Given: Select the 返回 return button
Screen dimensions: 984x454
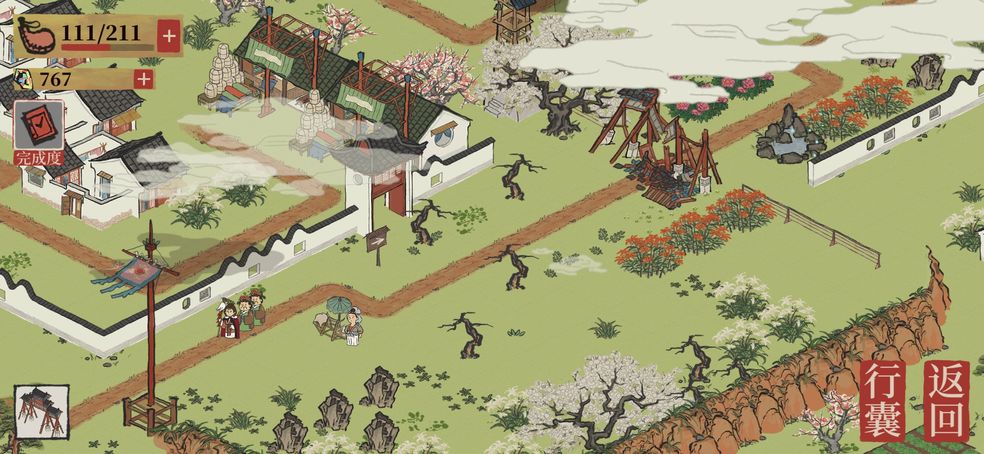Looking at the screenshot, I should 946,401.
